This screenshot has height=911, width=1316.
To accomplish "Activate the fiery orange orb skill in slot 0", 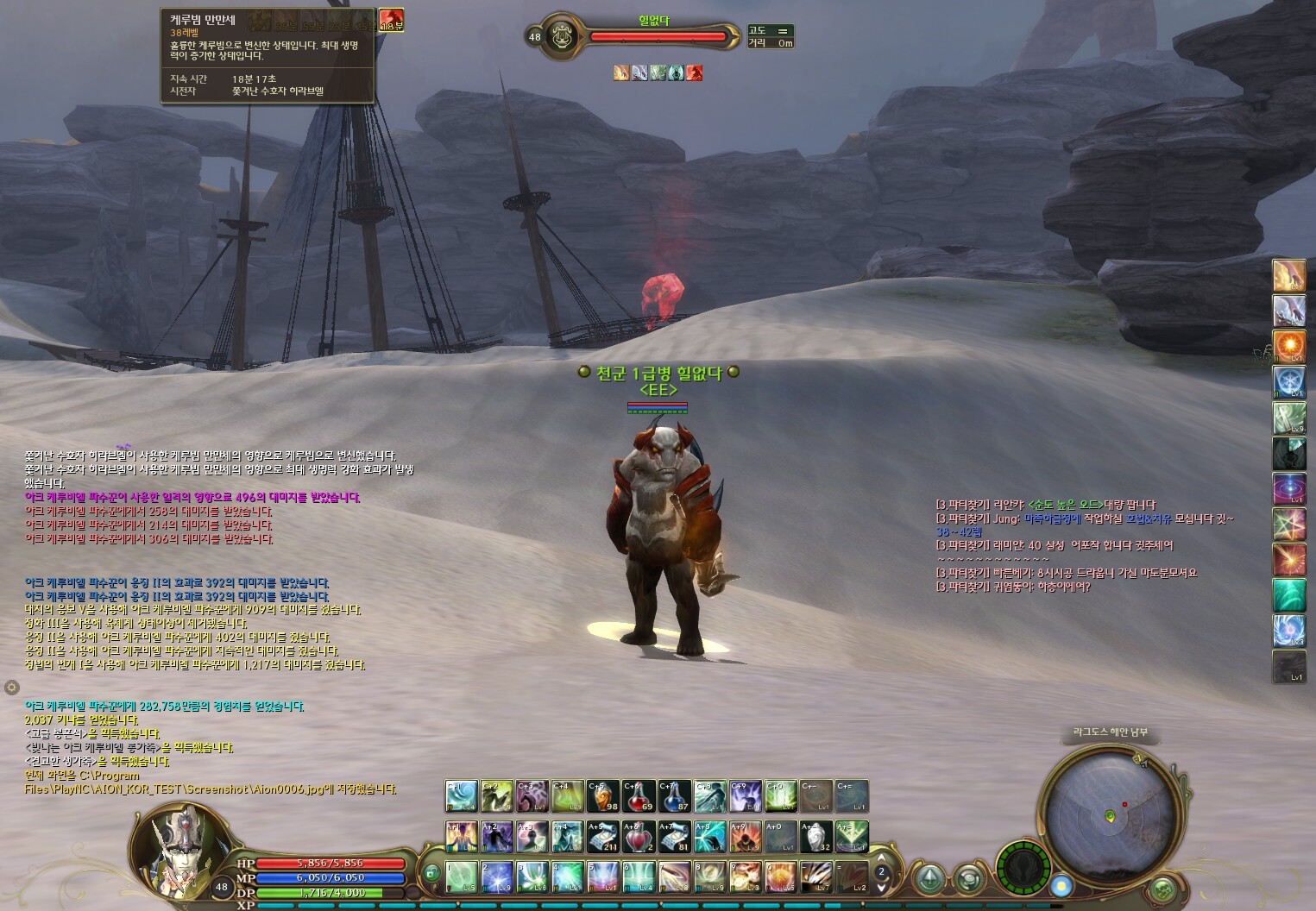I will pos(780,876).
